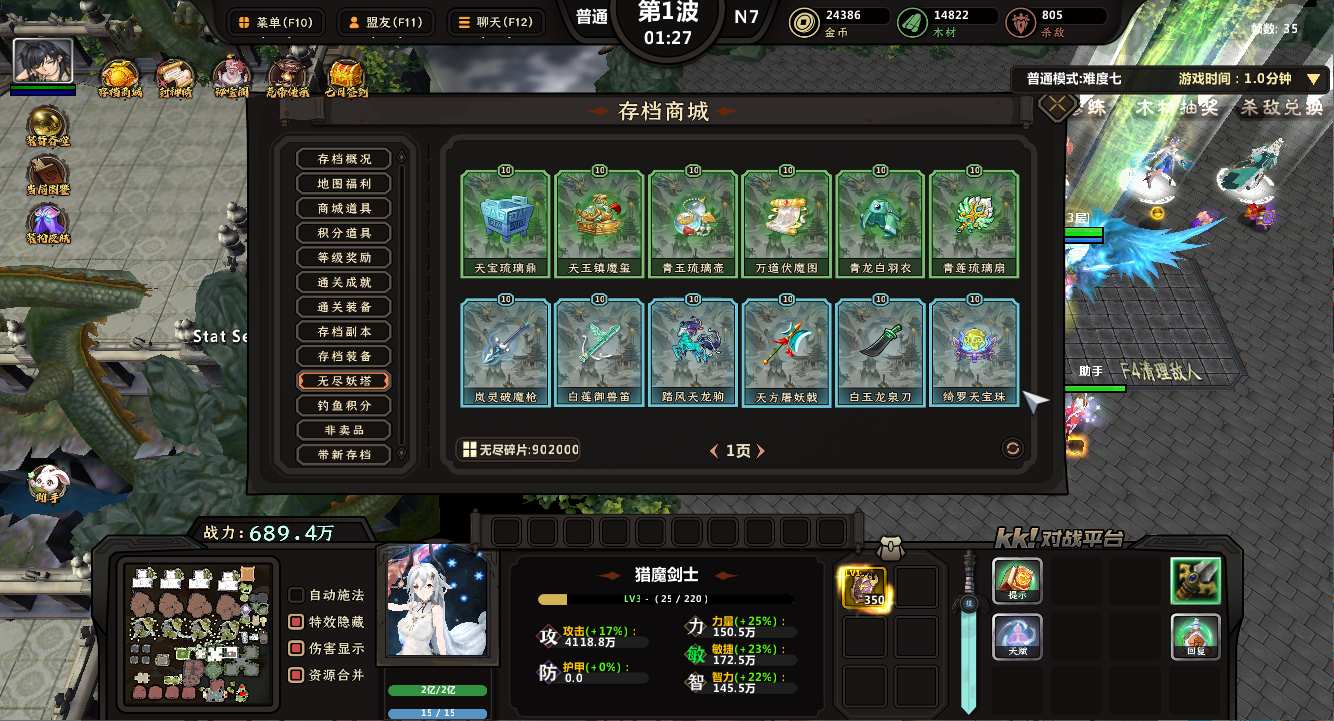This screenshot has width=1334, height=721.
Task: Close the 存档商城 shop window
Action: 1056,105
